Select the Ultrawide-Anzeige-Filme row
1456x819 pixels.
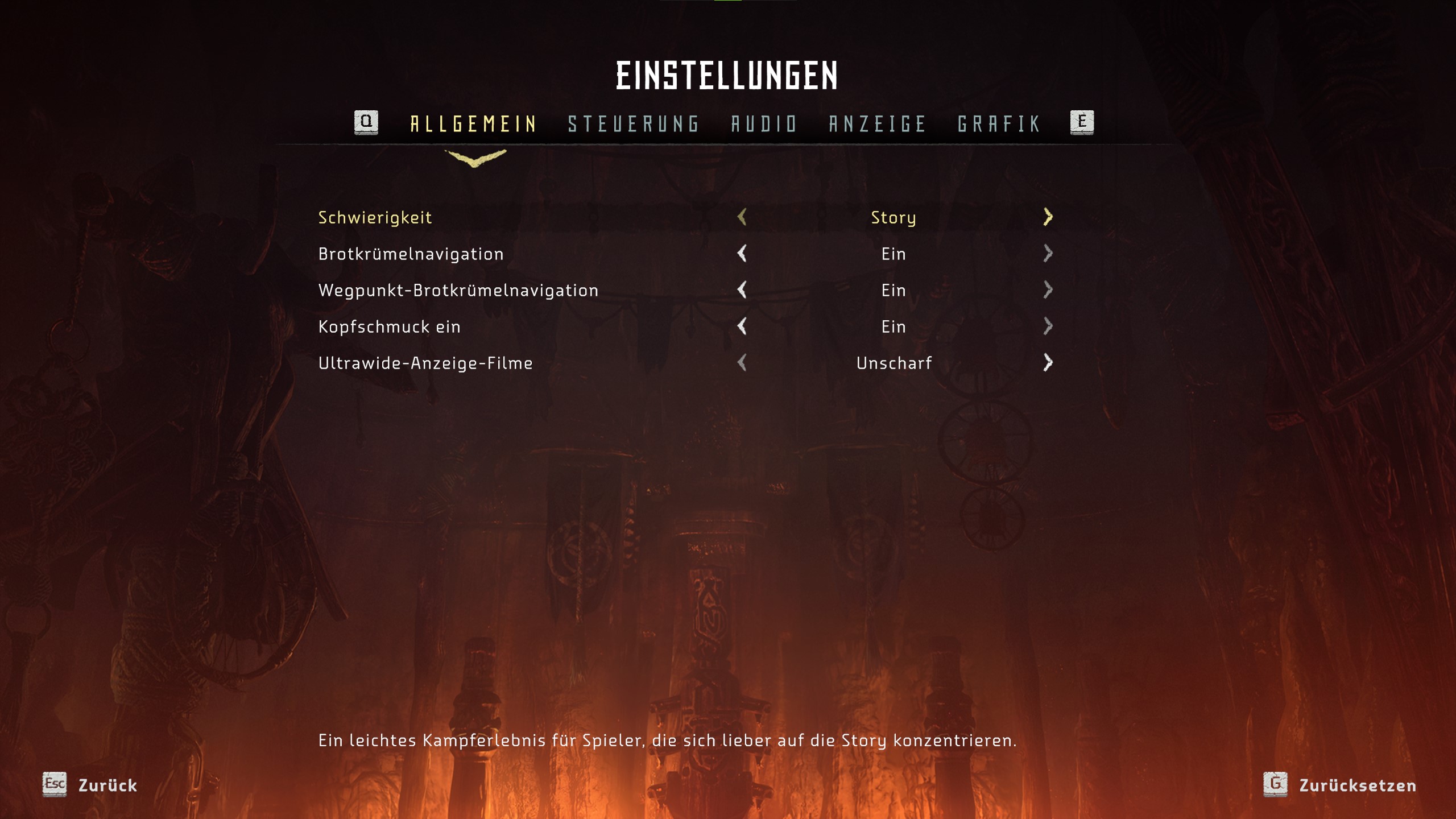tap(425, 363)
